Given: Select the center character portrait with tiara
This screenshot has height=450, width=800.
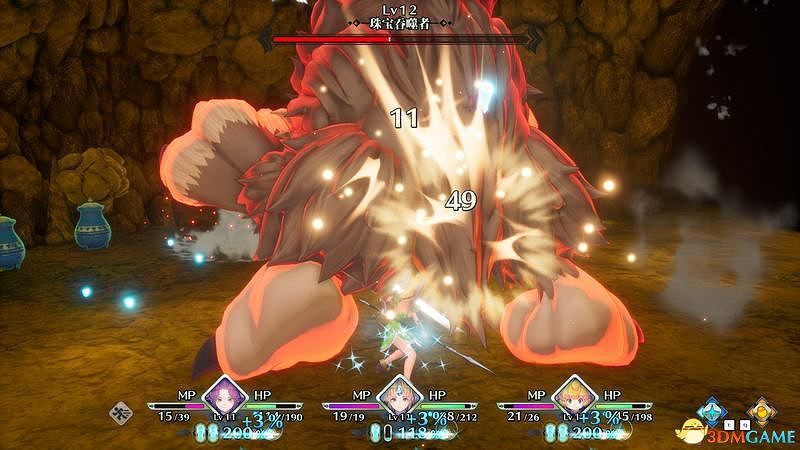Looking at the screenshot, I should [399, 394].
